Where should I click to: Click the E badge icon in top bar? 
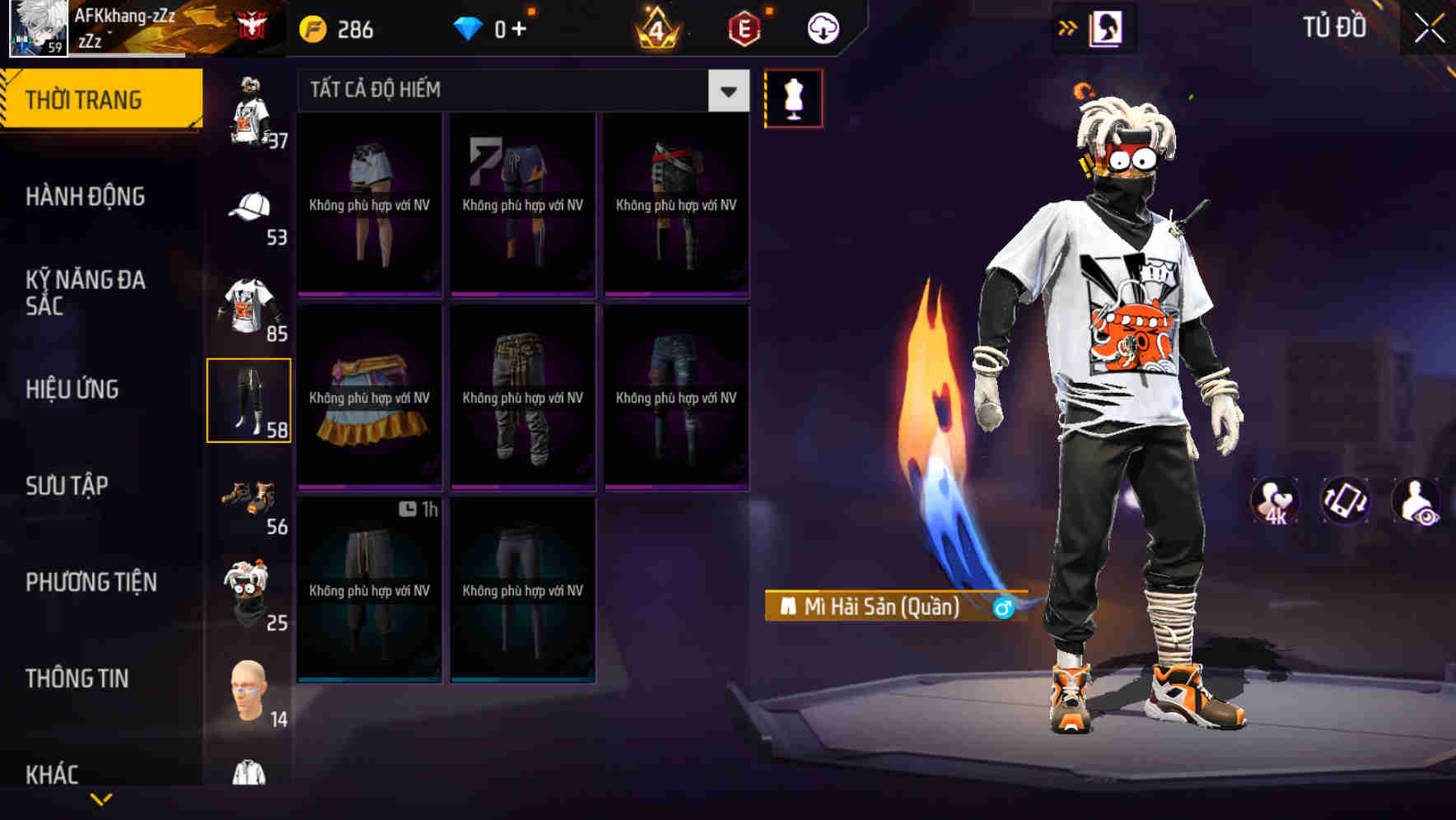(741, 27)
